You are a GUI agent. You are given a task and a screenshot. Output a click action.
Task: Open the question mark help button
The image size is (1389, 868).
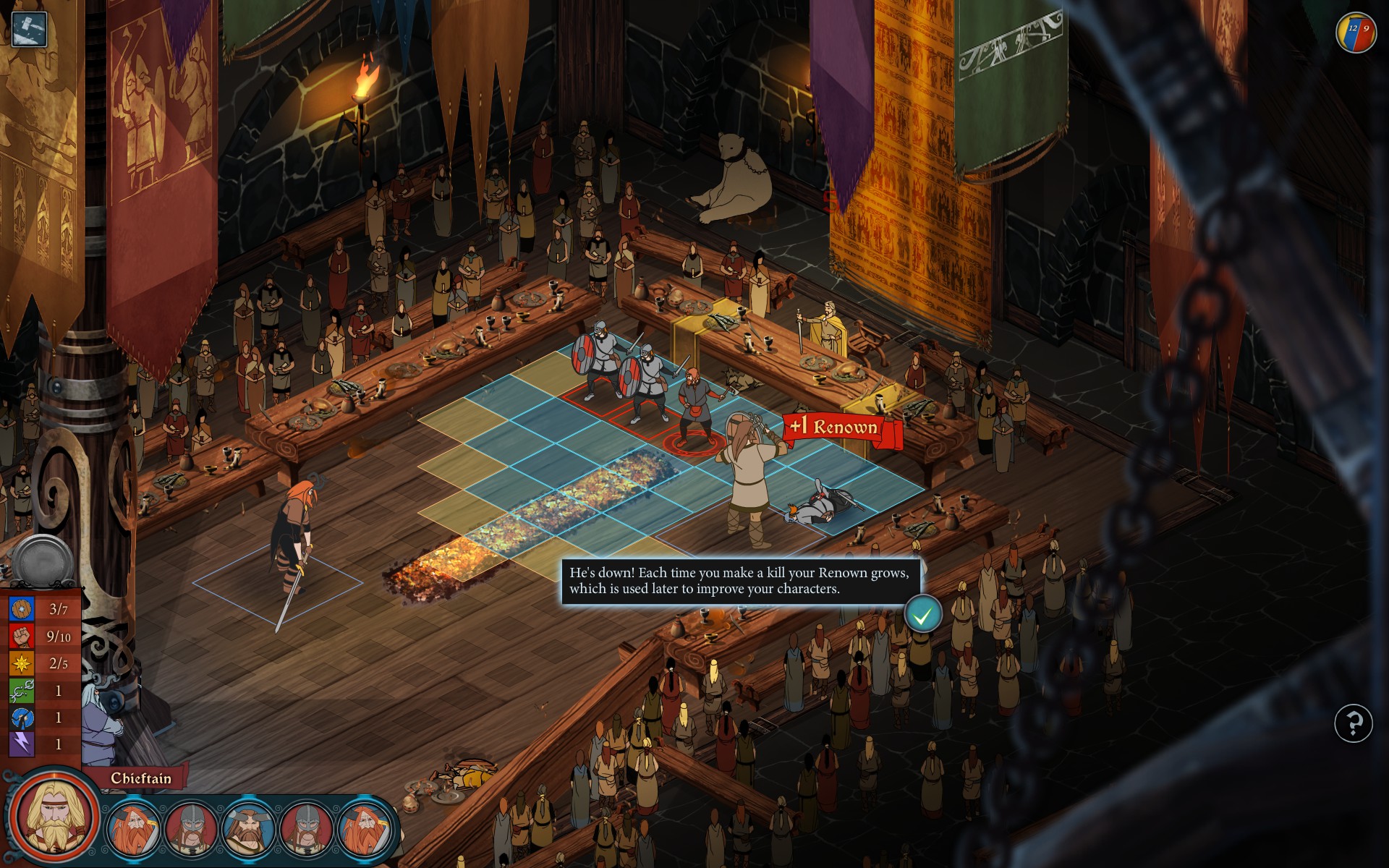[x=1353, y=723]
